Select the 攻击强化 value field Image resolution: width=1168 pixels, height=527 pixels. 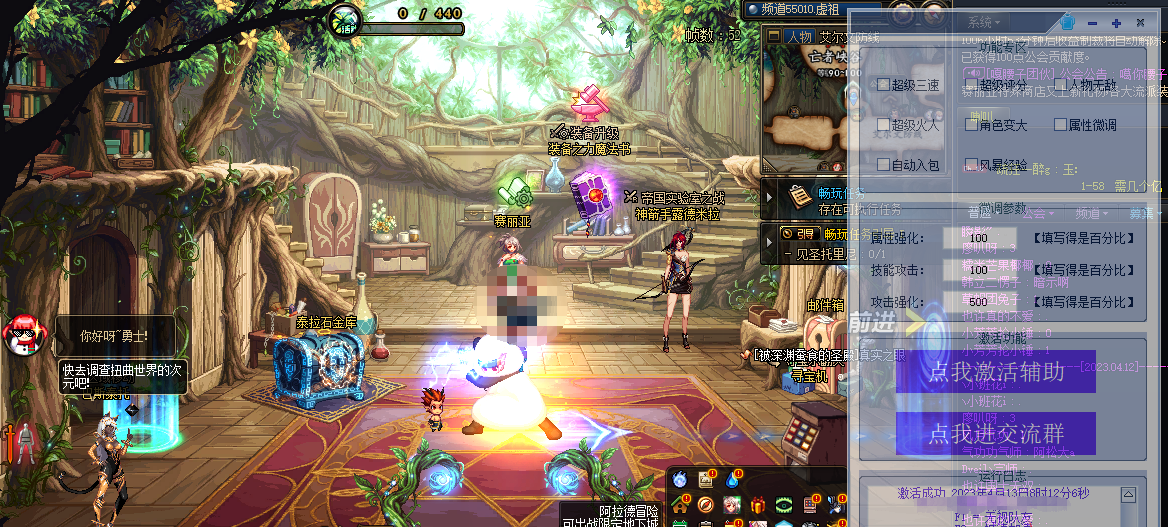[984, 302]
